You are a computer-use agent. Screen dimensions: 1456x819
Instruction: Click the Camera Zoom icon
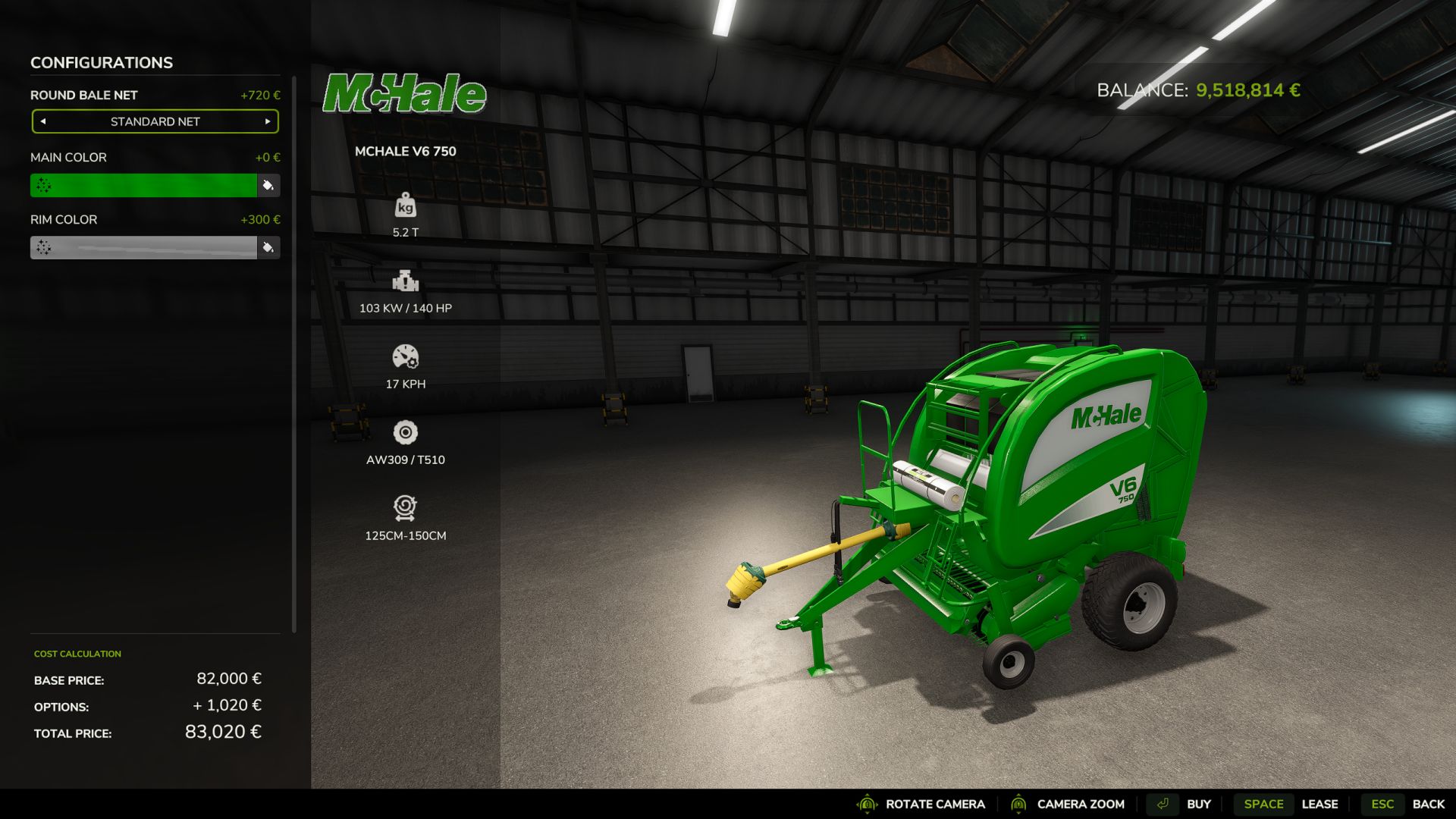click(1020, 804)
